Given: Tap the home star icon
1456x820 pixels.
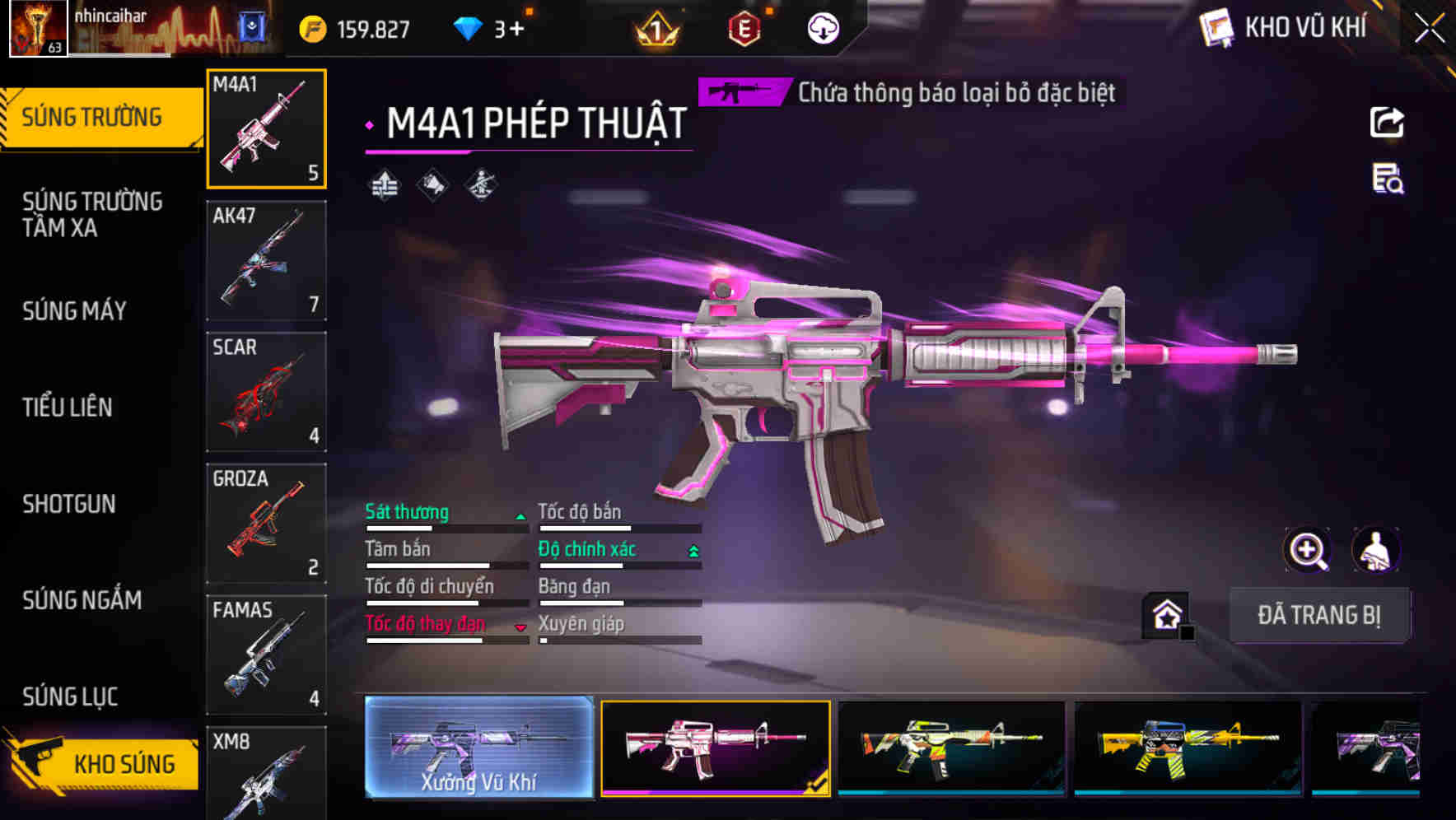Looking at the screenshot, I should [x=1167, y=615].
